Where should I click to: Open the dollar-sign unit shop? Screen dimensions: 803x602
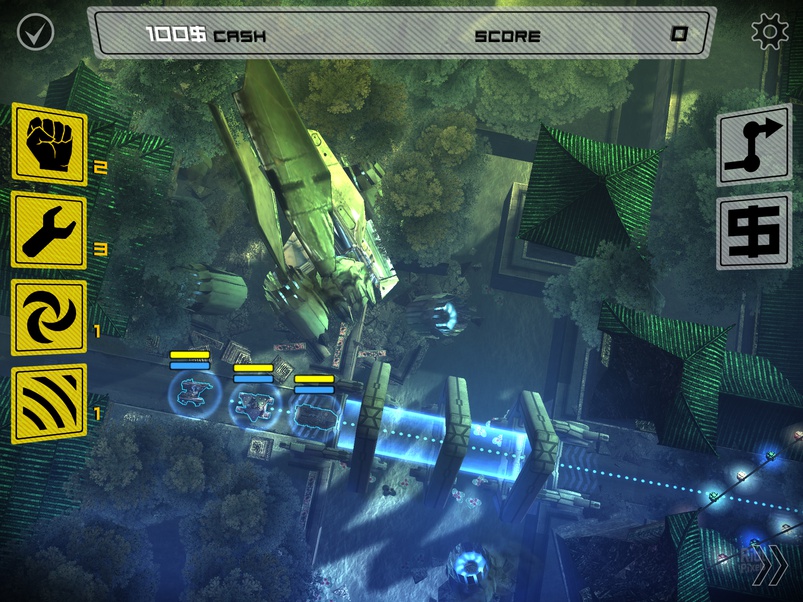[753, 233]
